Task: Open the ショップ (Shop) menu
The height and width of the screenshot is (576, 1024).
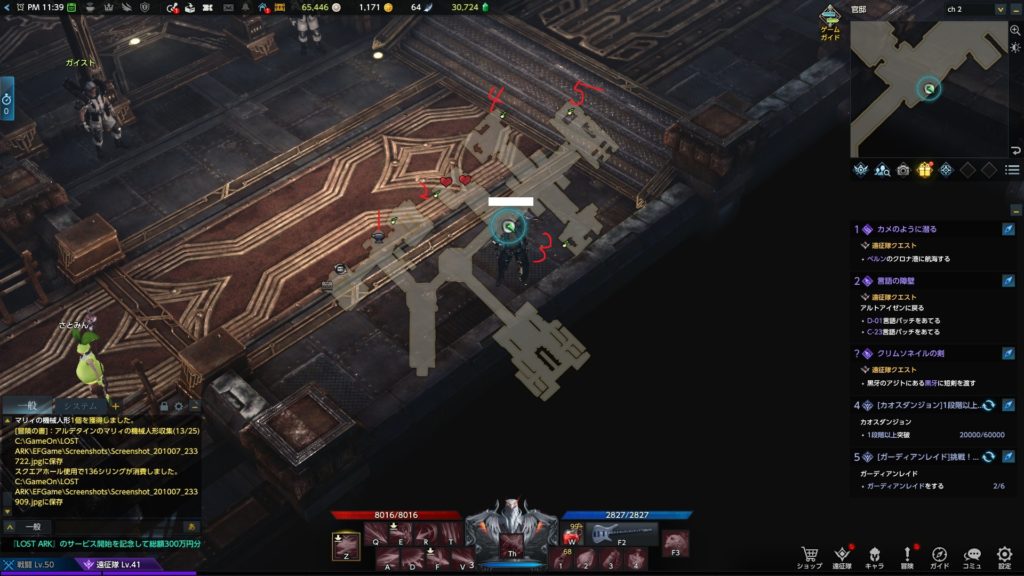Action: [809, 555]
